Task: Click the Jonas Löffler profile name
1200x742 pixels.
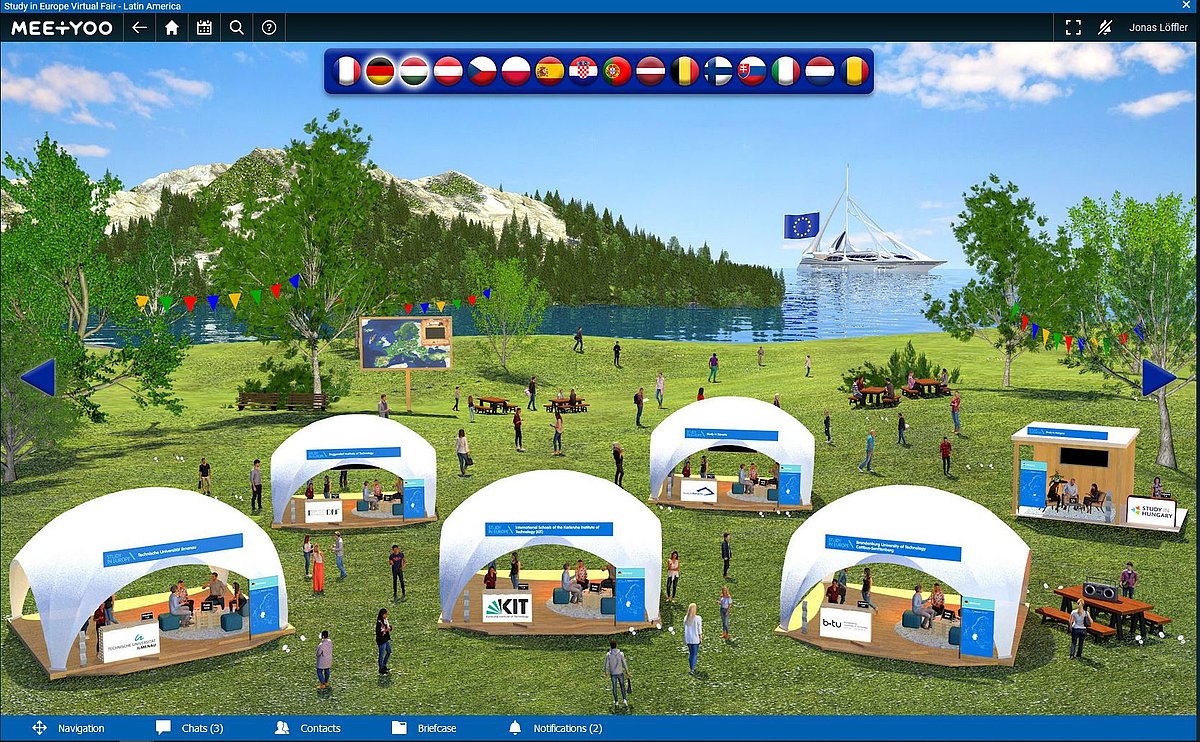Action: pyautogui.click(x=1158, y=28)
